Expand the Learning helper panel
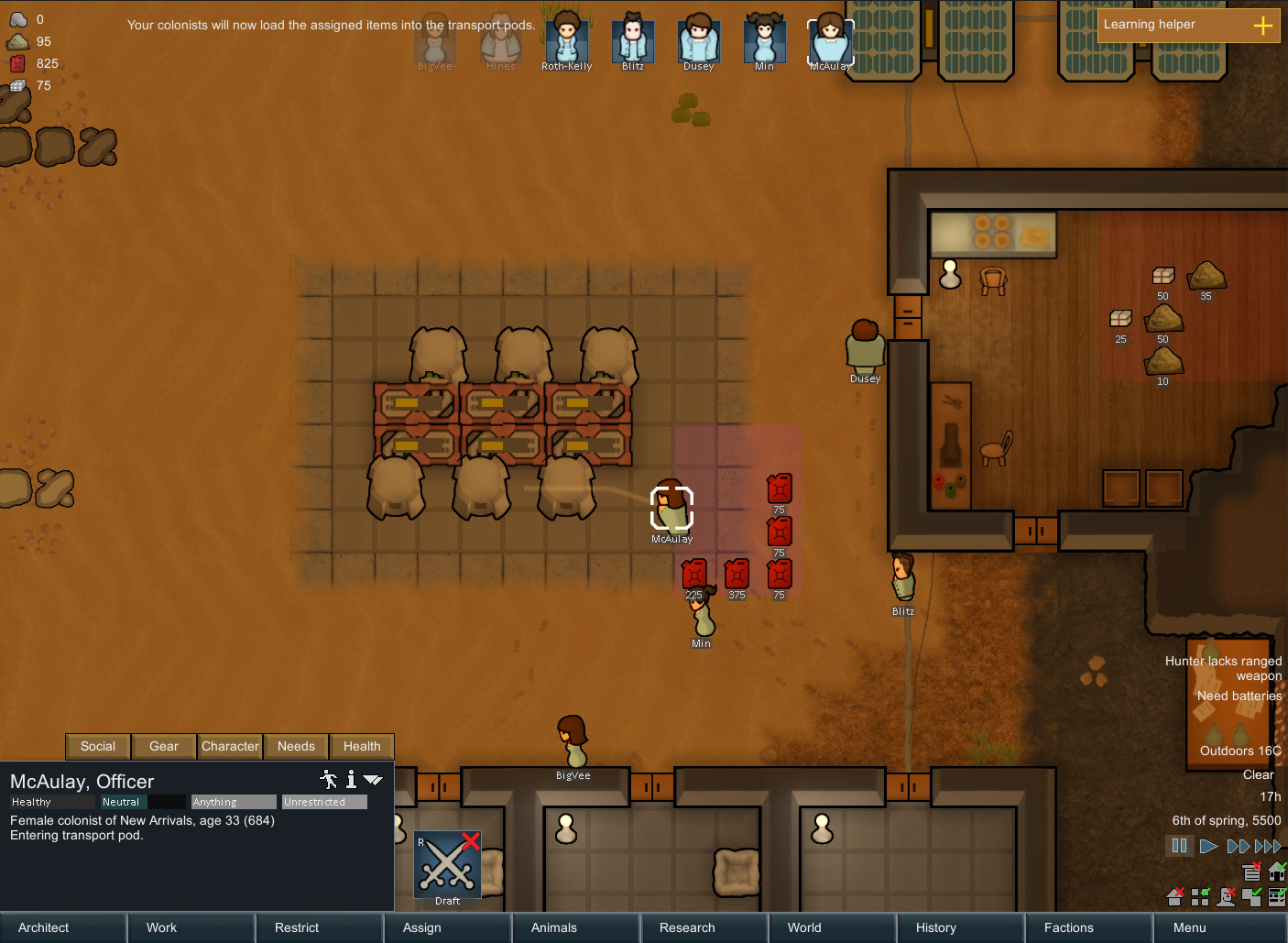The width and height of the screenshot is (1288, 943). 1262,26
